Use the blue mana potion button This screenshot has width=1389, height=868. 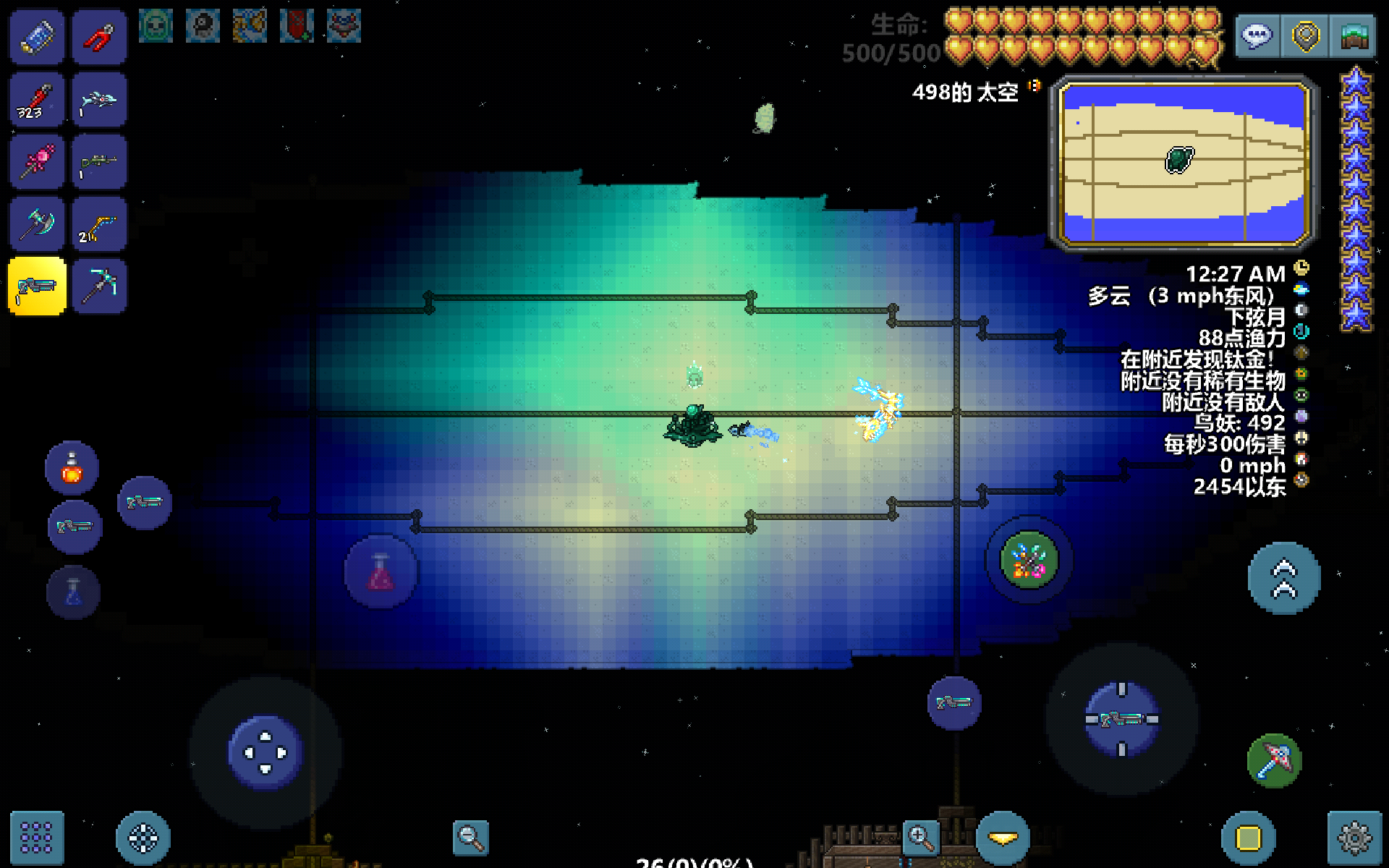pos(73,593)
